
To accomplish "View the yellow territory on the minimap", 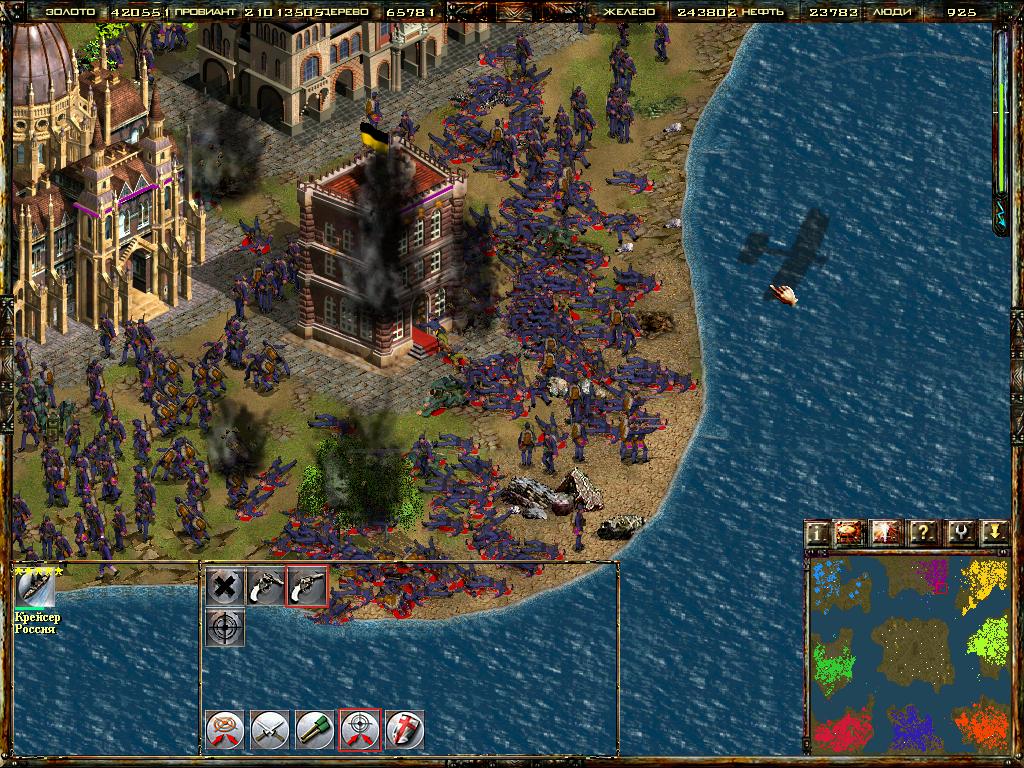I will pyautogui.click(x=983, y=583).
